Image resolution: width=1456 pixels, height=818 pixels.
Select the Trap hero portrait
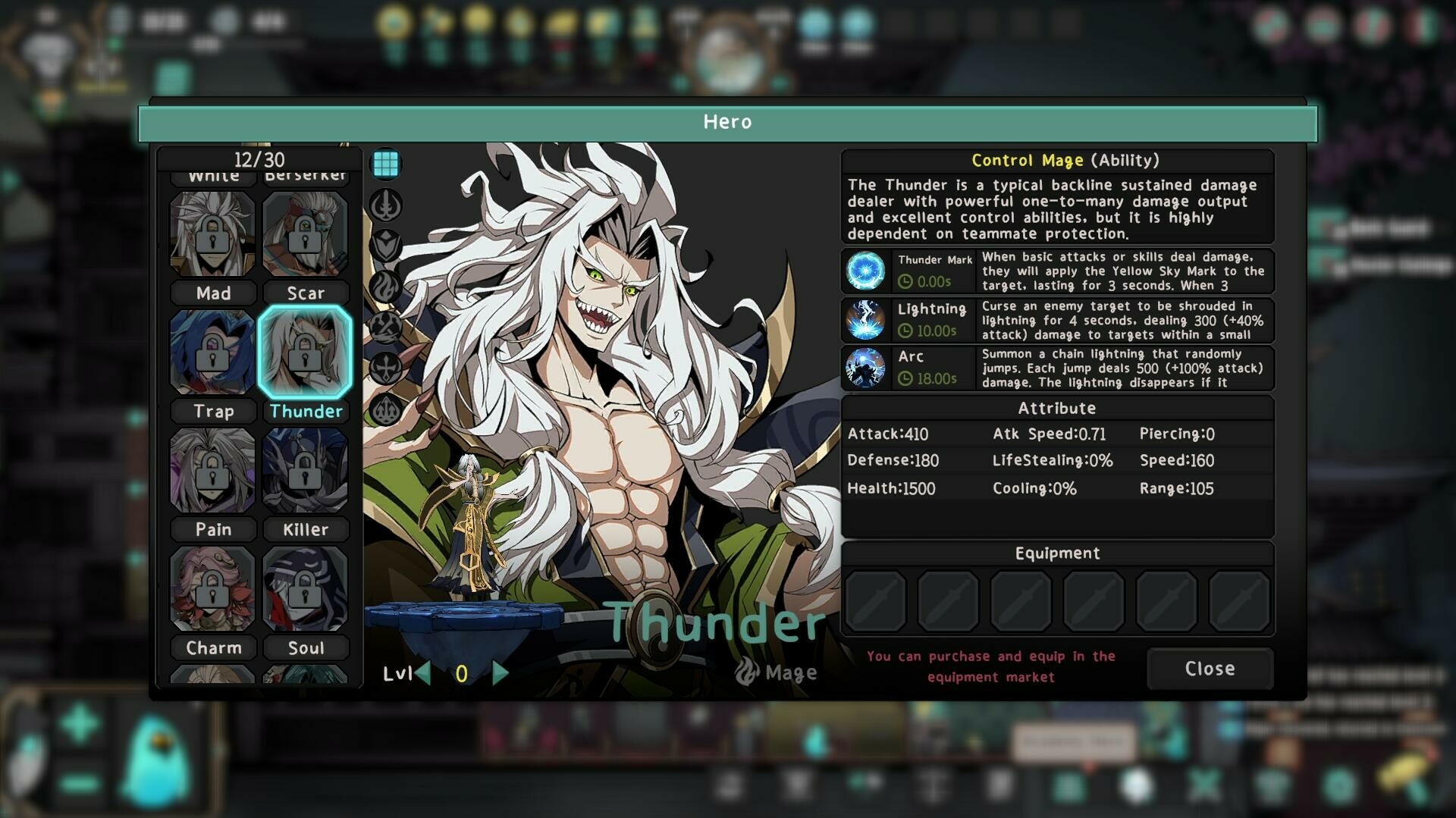coord(212,352)
